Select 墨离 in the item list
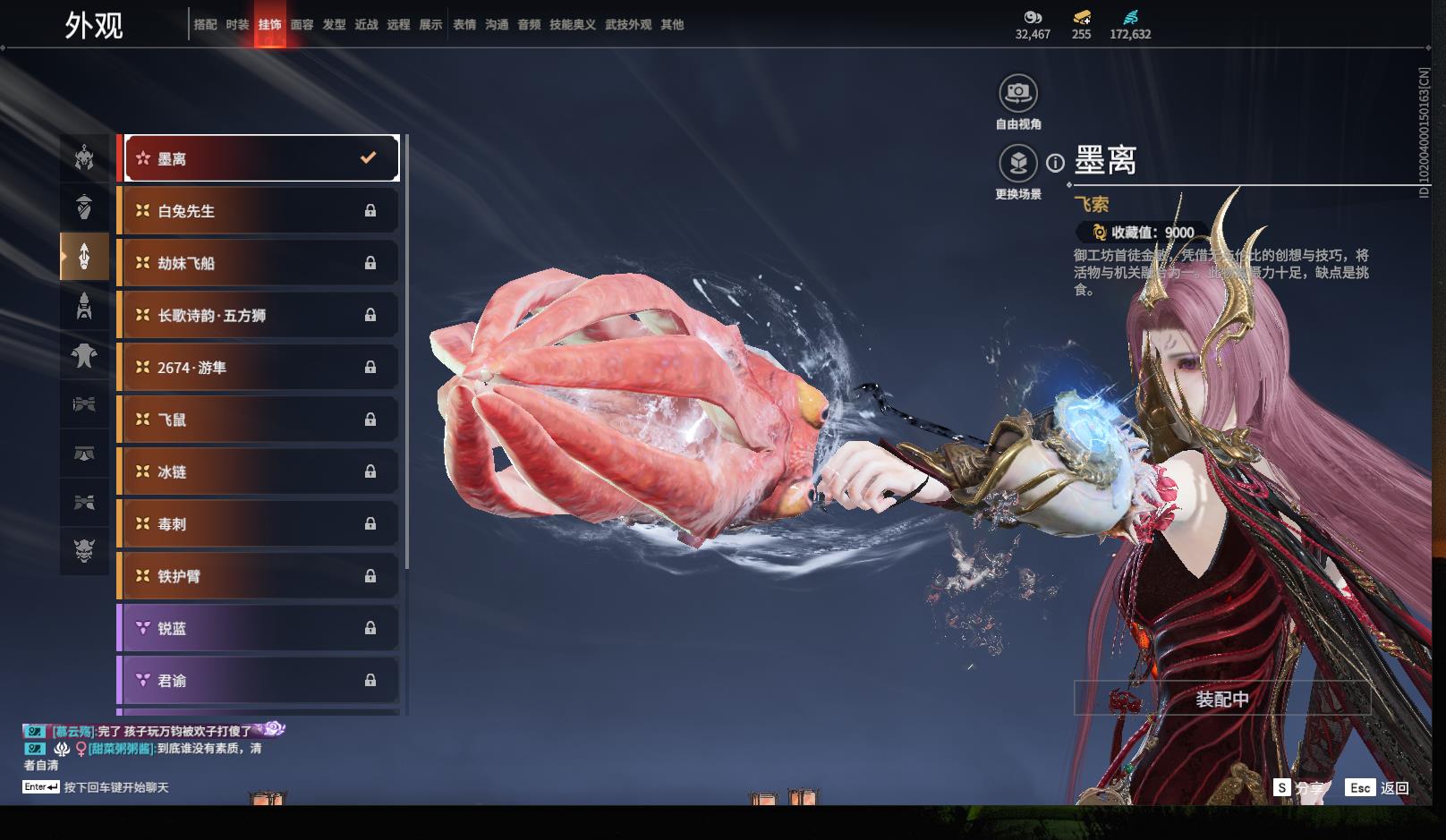 260,158
